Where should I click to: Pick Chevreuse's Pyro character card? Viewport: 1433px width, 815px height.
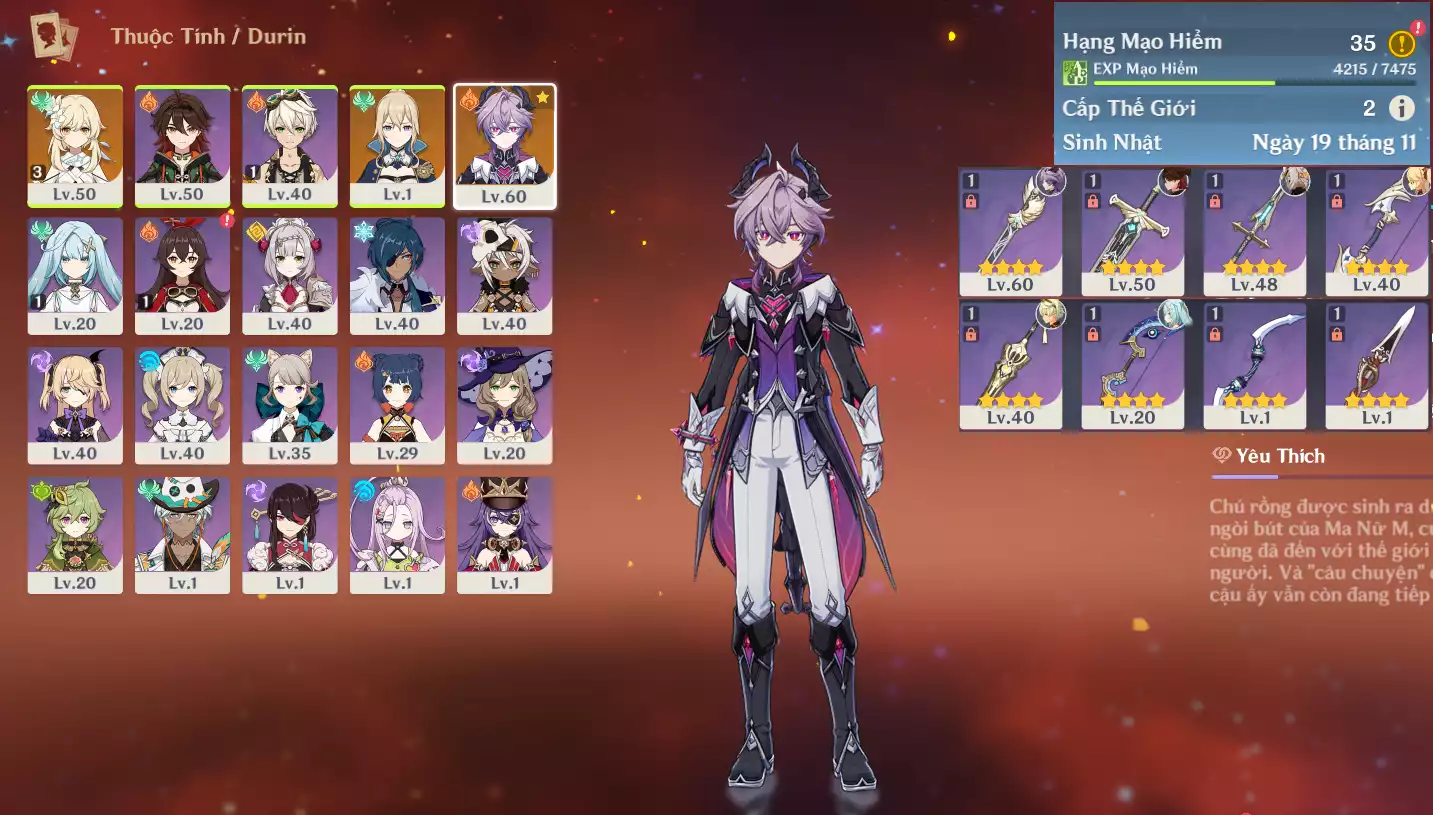point(505,535)
